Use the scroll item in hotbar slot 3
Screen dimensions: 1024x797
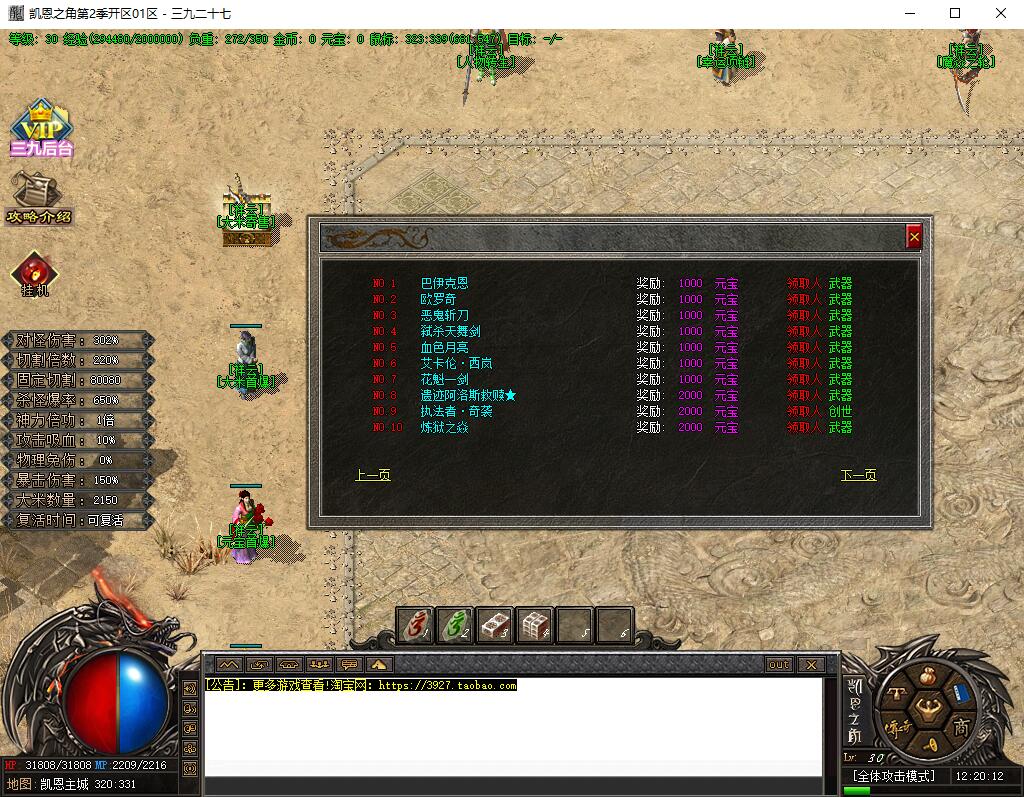pyautogui.click(x=495, y=626)
